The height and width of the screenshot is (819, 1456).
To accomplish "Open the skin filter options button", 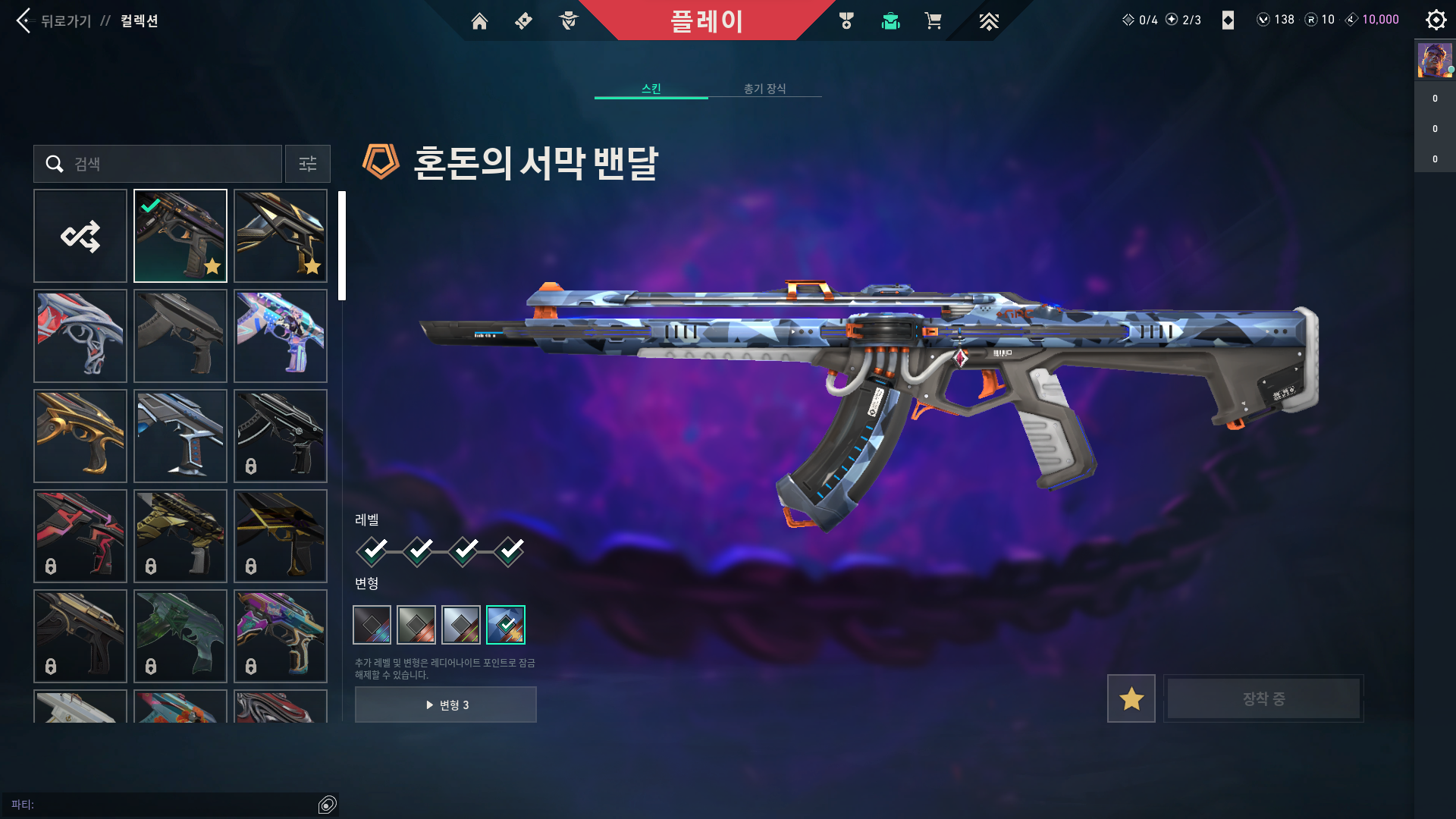I will tap(308, 164).
